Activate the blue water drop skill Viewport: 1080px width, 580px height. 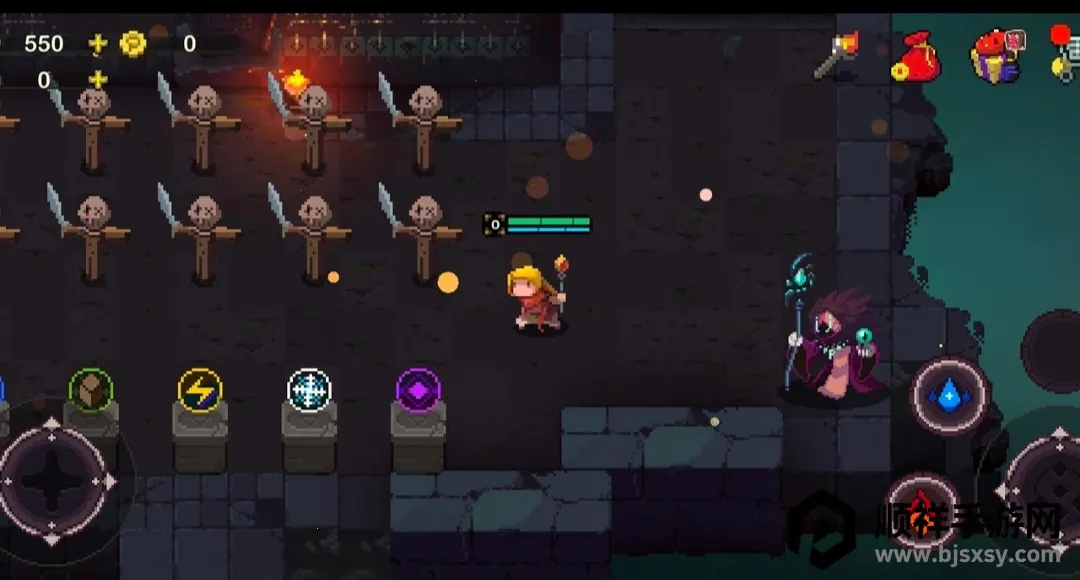click(x=949, y=396)
